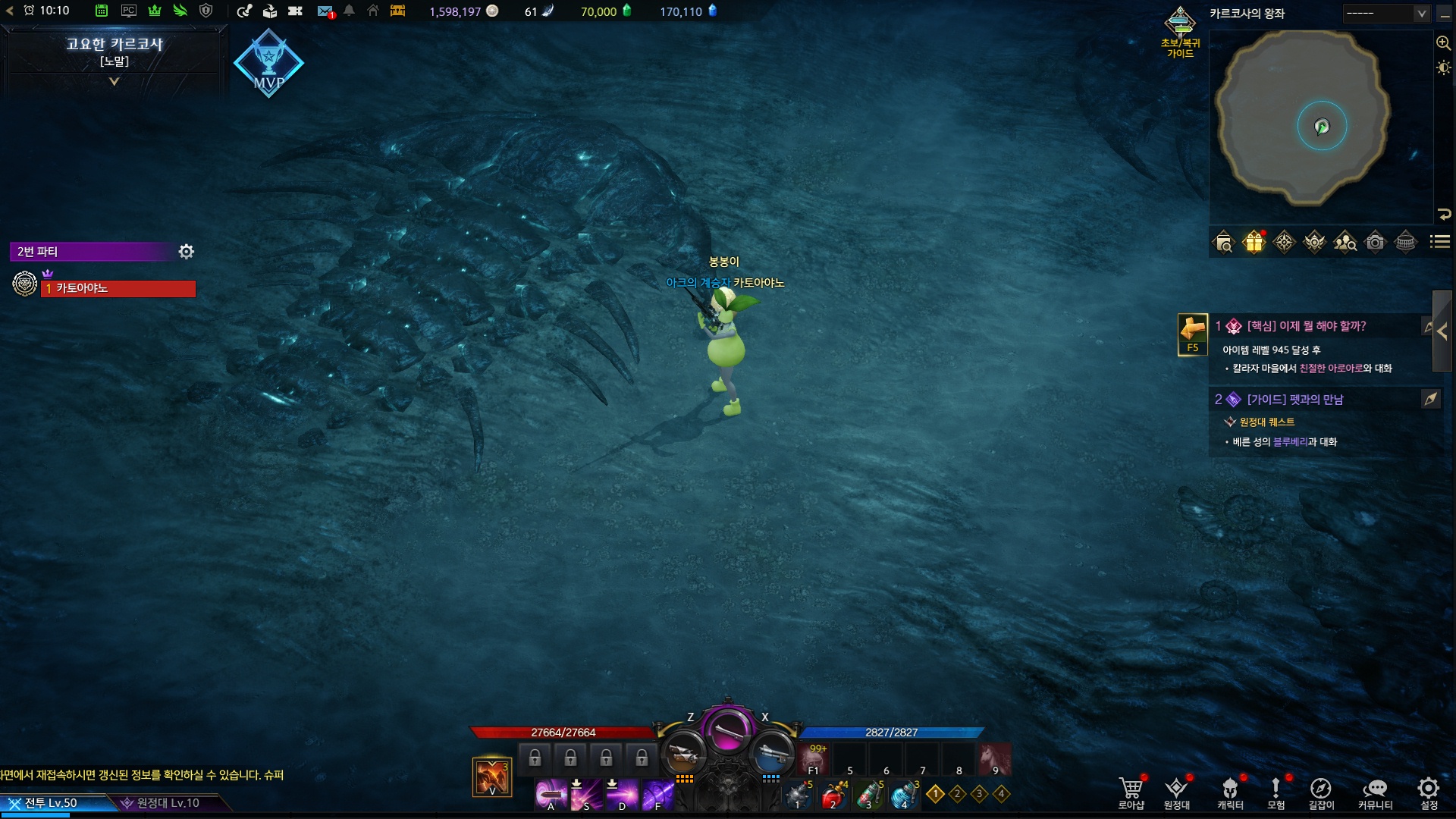This screenshot has width=1456, height=819.
Task: Zoom in the minimap with the magnifier
Action: click(x=1443, y=43)
